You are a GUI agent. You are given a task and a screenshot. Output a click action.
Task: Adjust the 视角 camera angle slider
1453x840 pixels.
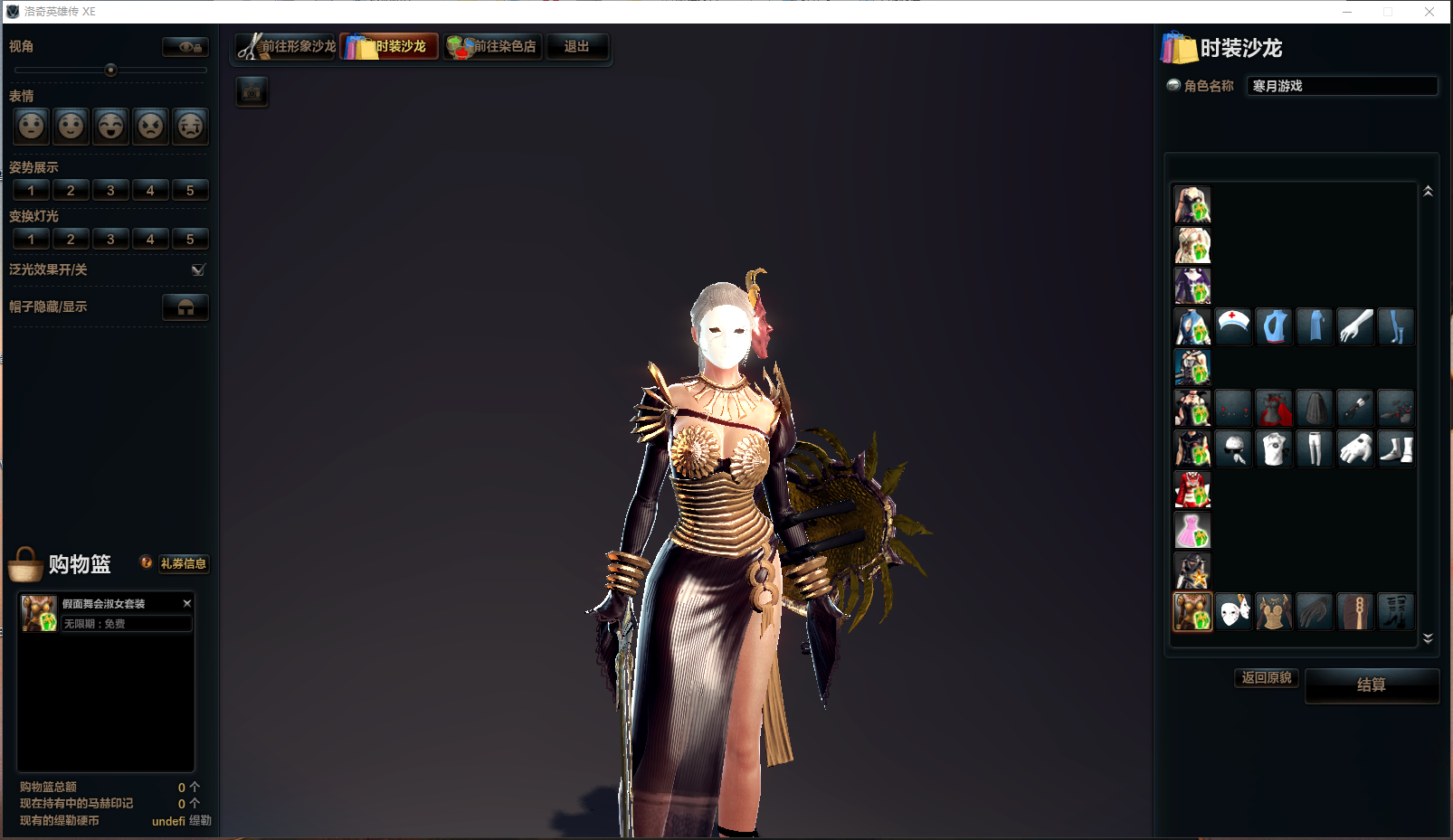(111, 71)
